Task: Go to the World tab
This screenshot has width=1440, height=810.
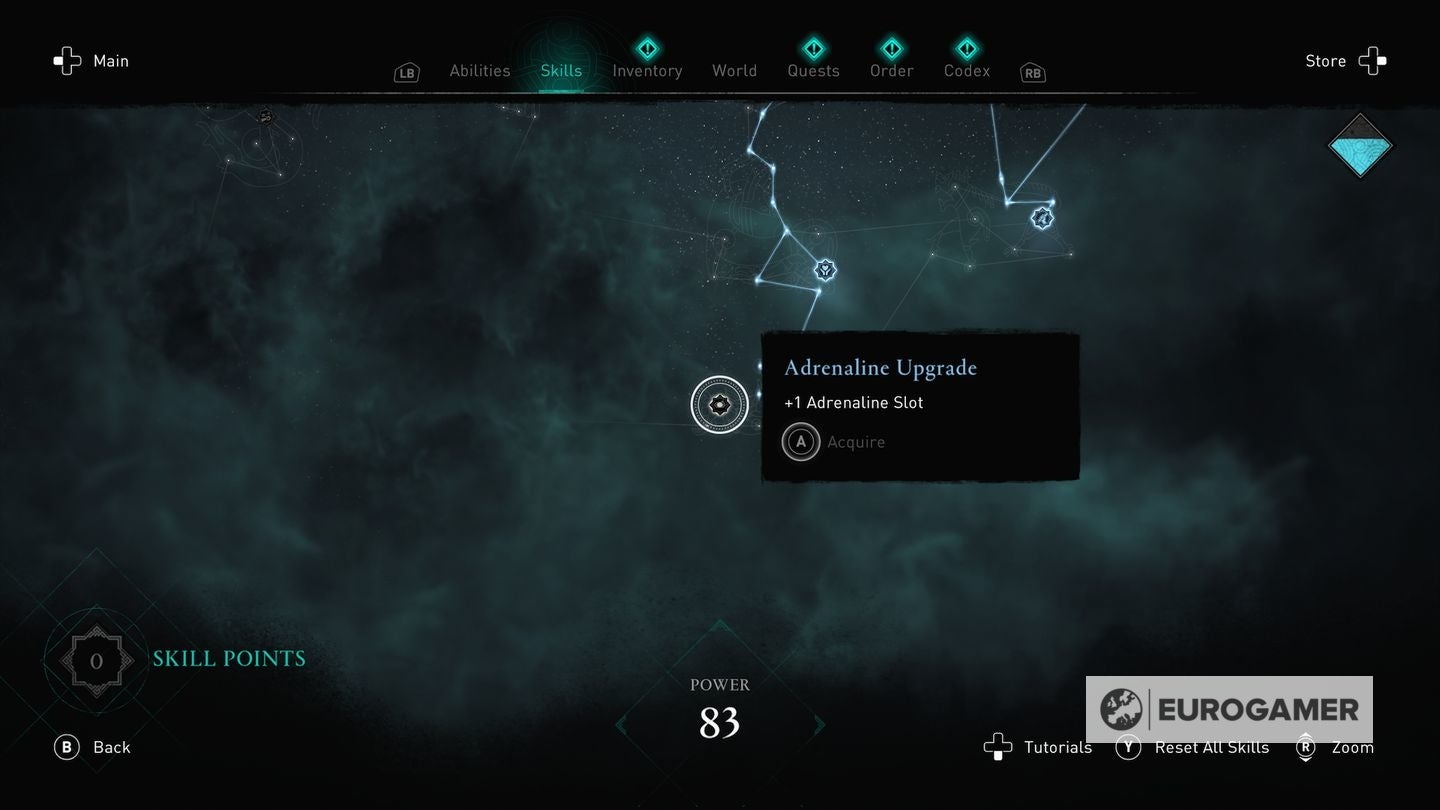Action: [x=734, y=71]
